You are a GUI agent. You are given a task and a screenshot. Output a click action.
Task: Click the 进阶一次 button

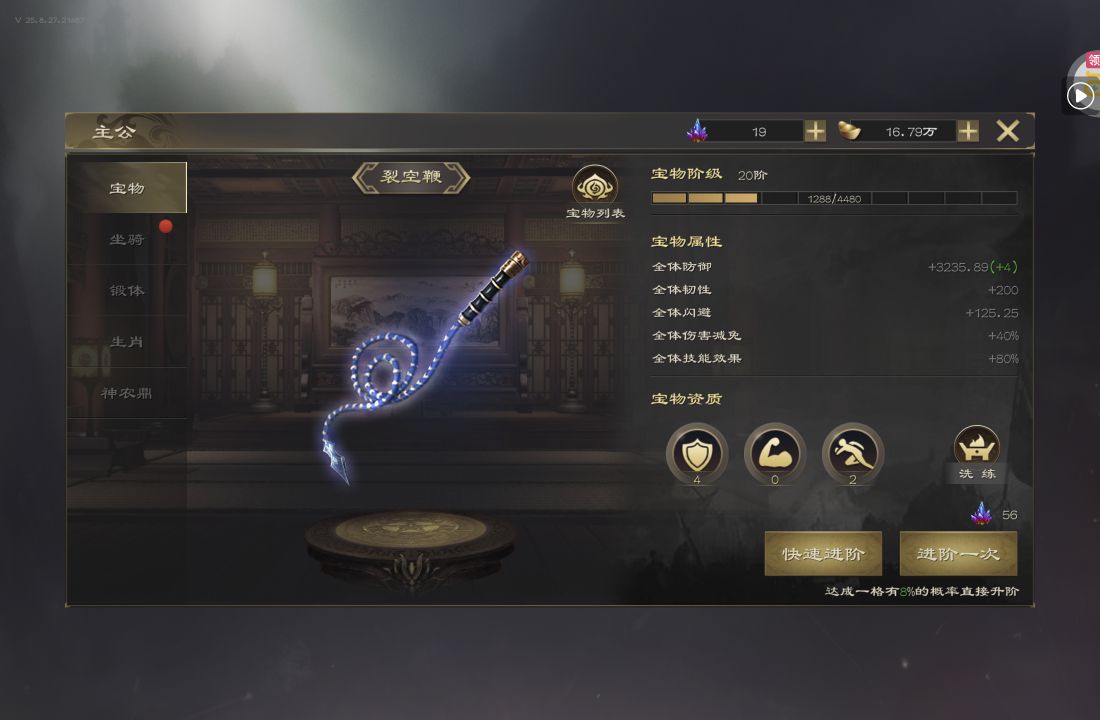pos(958,553)
